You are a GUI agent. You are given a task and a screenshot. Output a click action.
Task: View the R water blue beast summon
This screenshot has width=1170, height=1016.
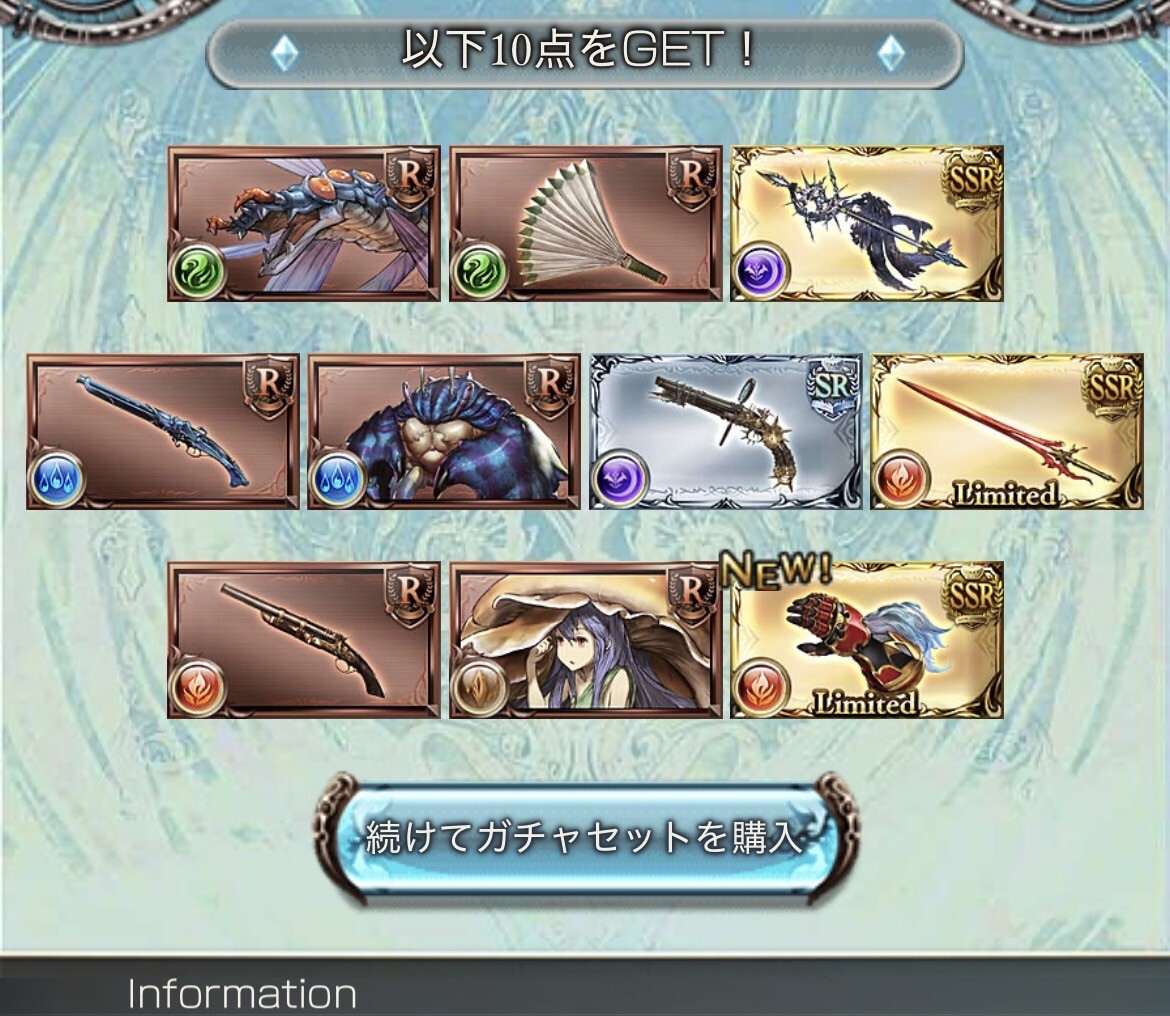click(x=444, y=432)
